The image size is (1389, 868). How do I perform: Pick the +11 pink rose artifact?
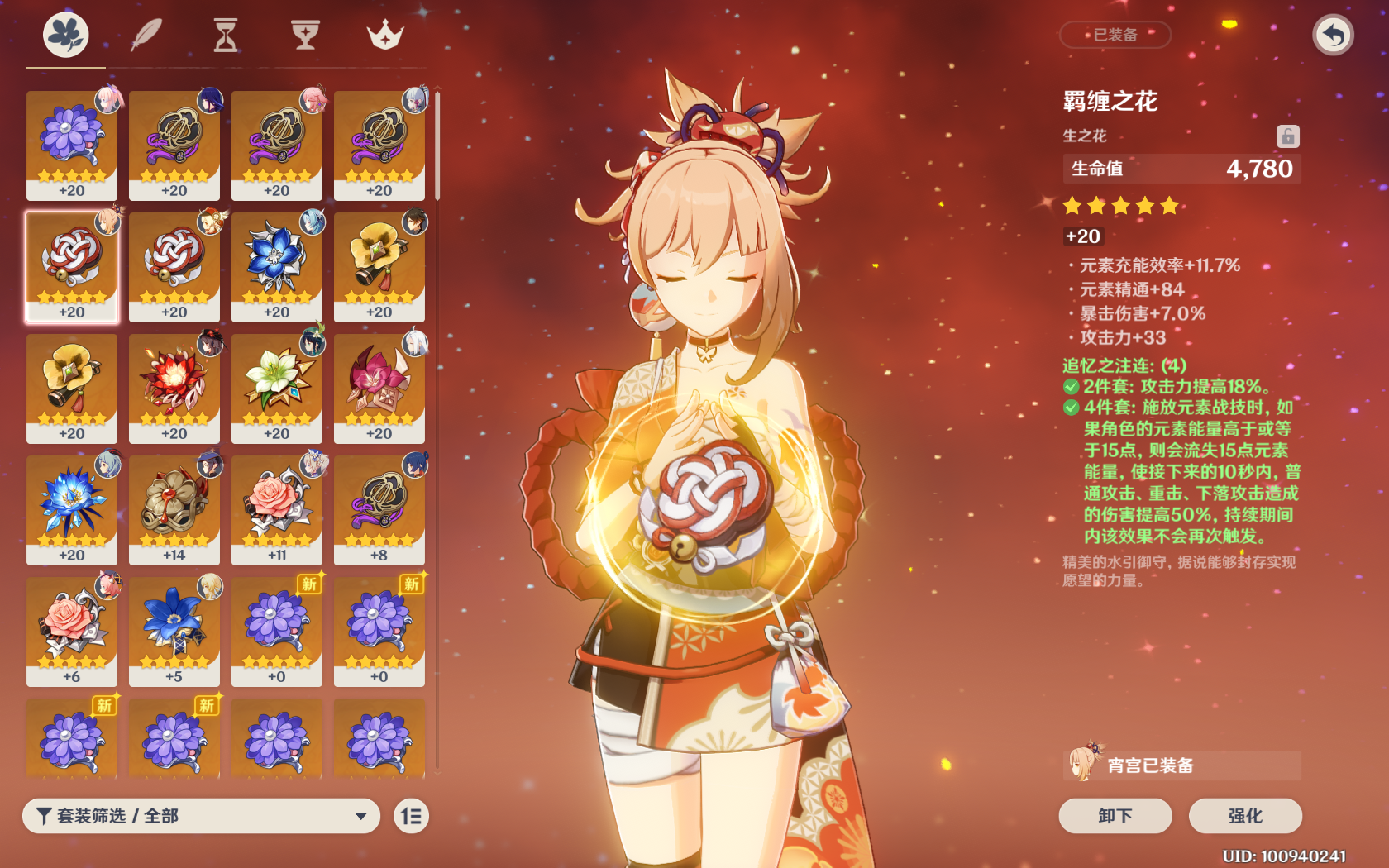[277, 509]
